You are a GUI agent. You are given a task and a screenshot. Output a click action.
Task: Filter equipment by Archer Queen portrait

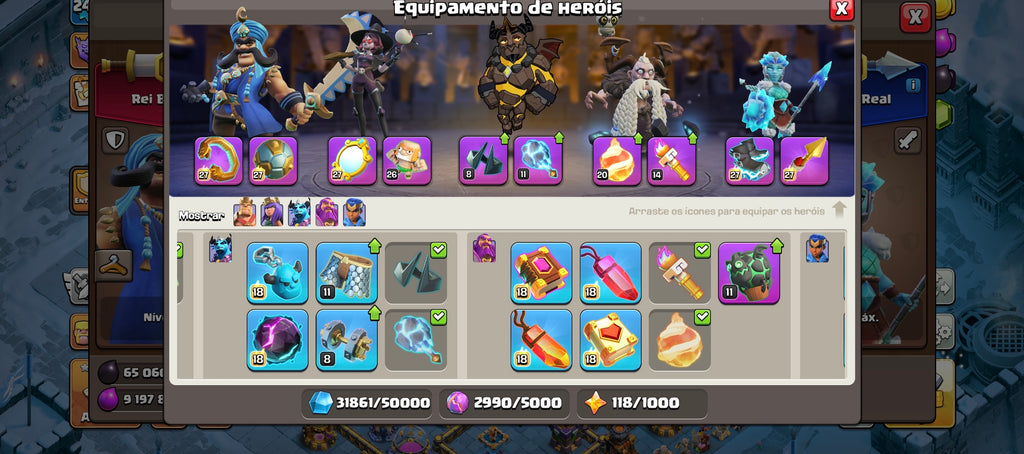[x=272, y=213]
